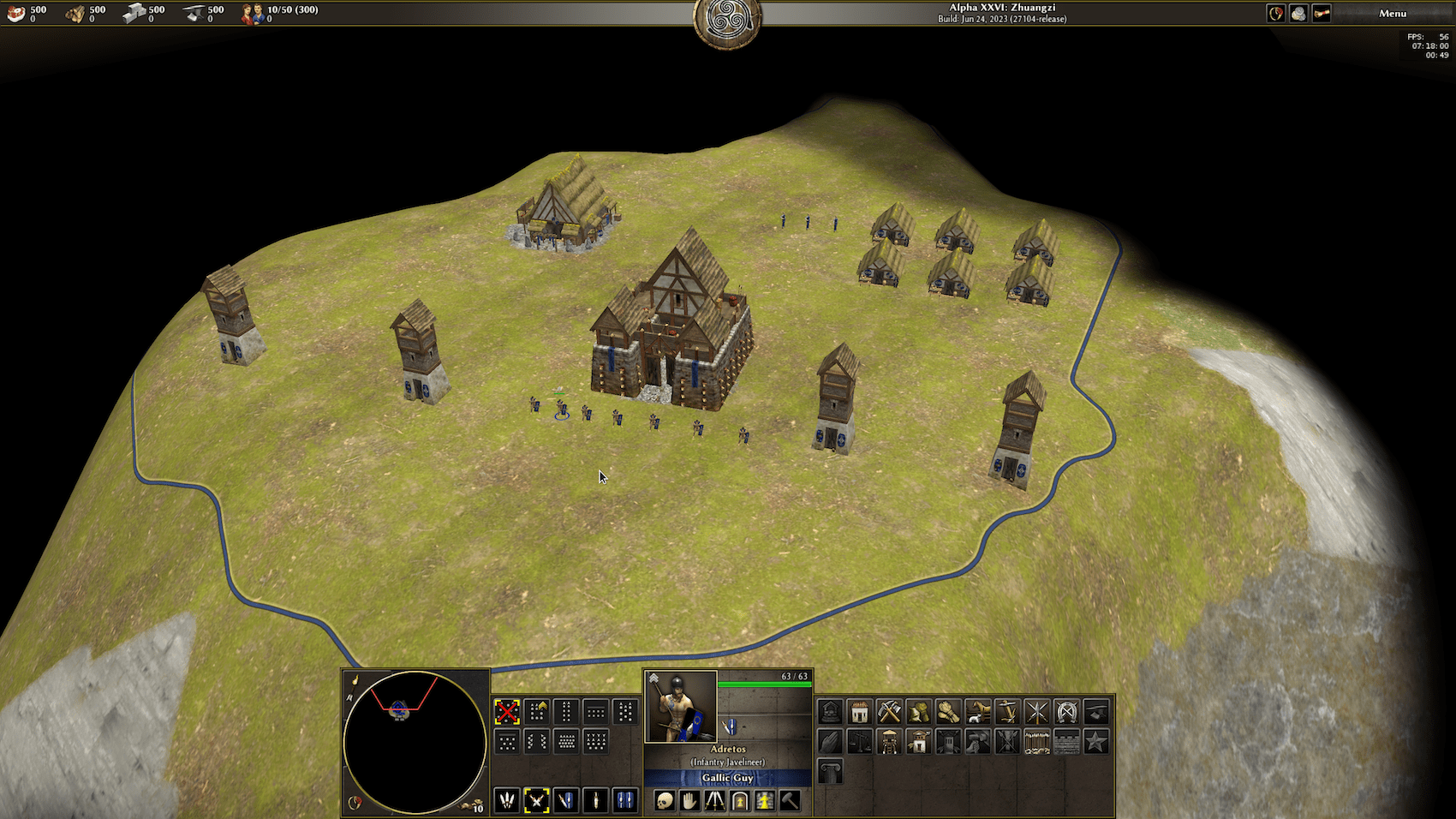Viewport: 1456px width, 819px height.
Task: Open Barter and Trade via coins icon
Action: tap(1298, 13)
